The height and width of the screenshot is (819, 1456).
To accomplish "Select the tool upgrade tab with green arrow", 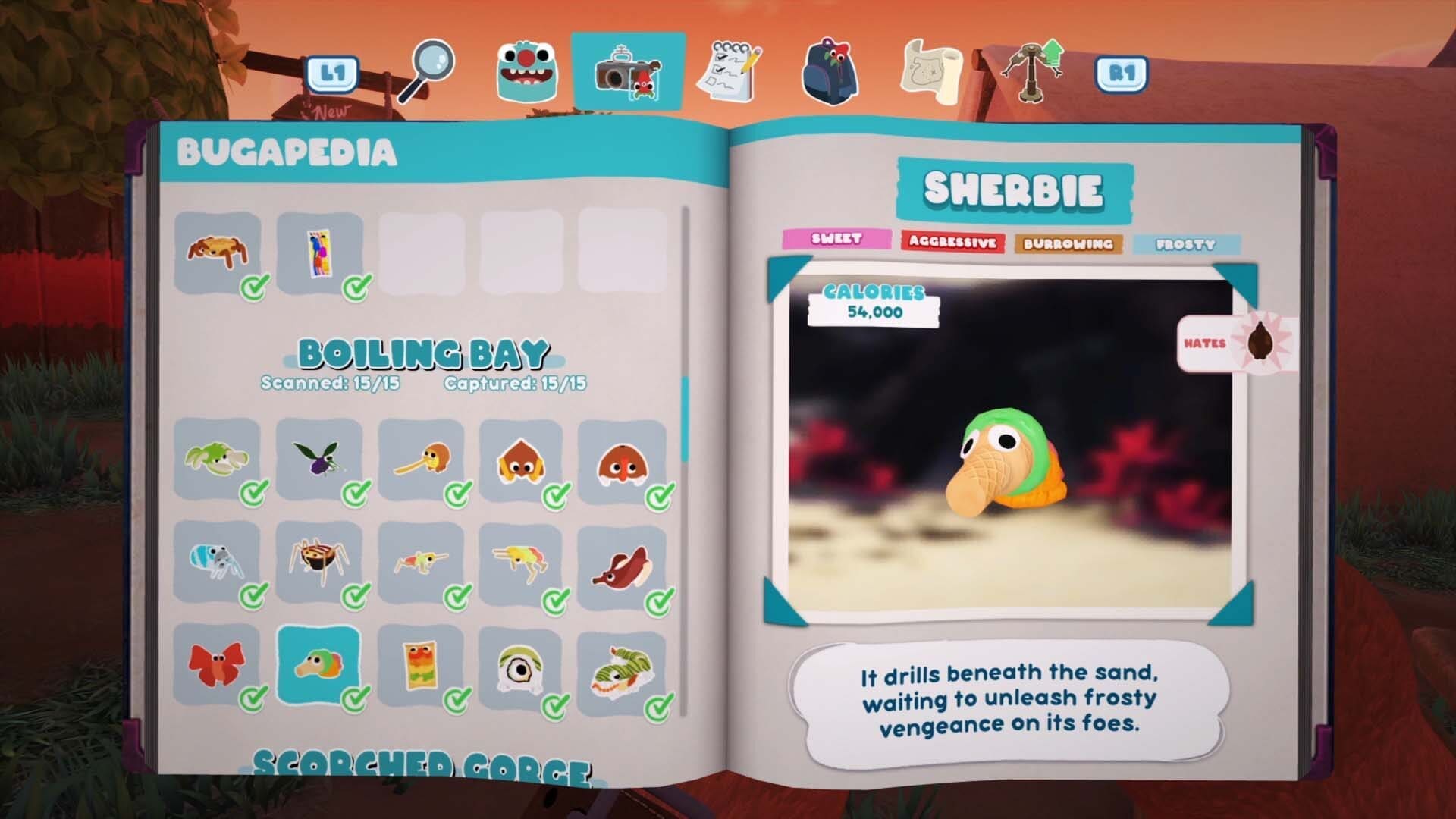I will point(1033,71).
